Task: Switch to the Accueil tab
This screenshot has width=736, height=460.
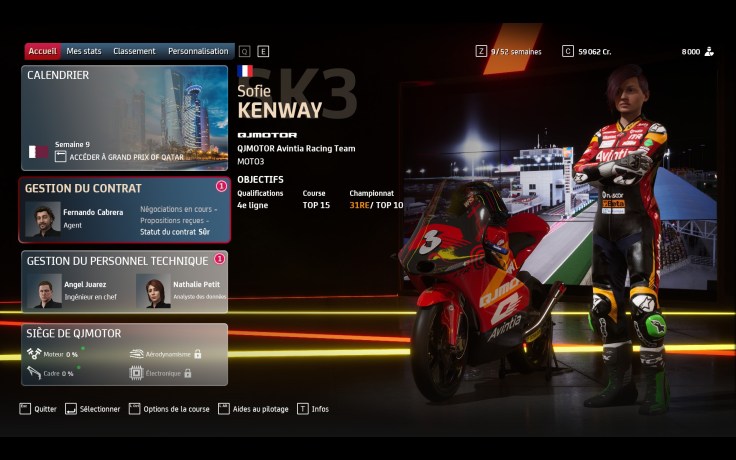Action: pyautogui.click(x=43, y=51)
